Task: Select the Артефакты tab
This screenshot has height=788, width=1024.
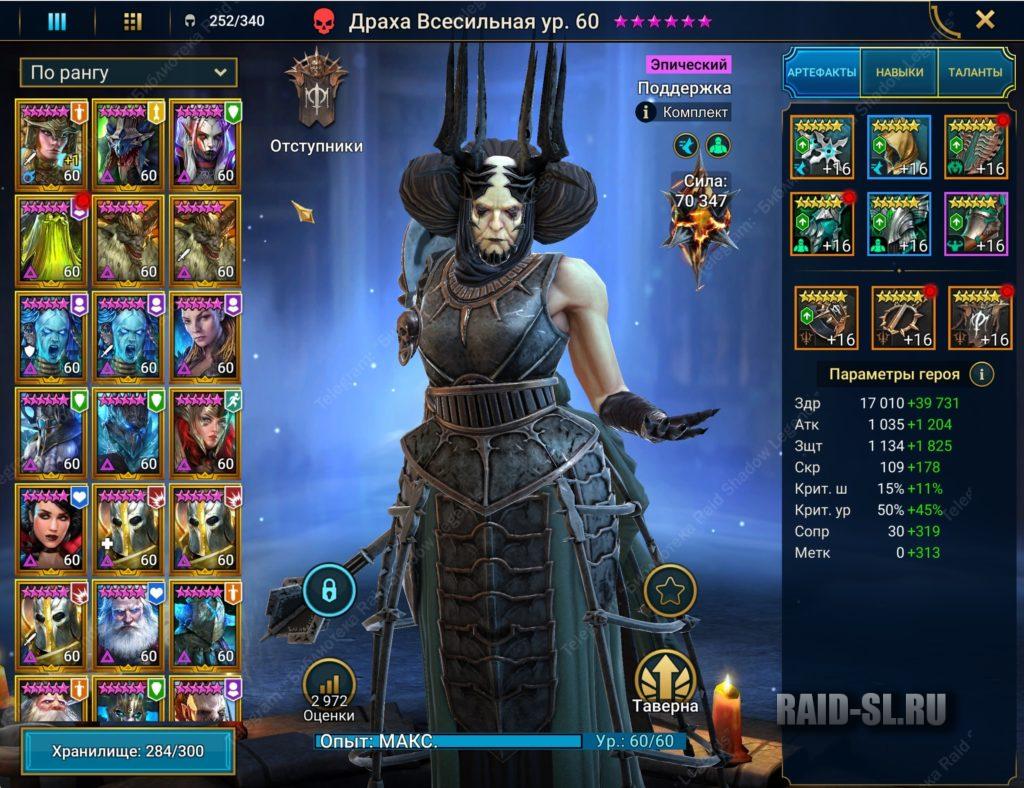Action: (x=821, y=72)
